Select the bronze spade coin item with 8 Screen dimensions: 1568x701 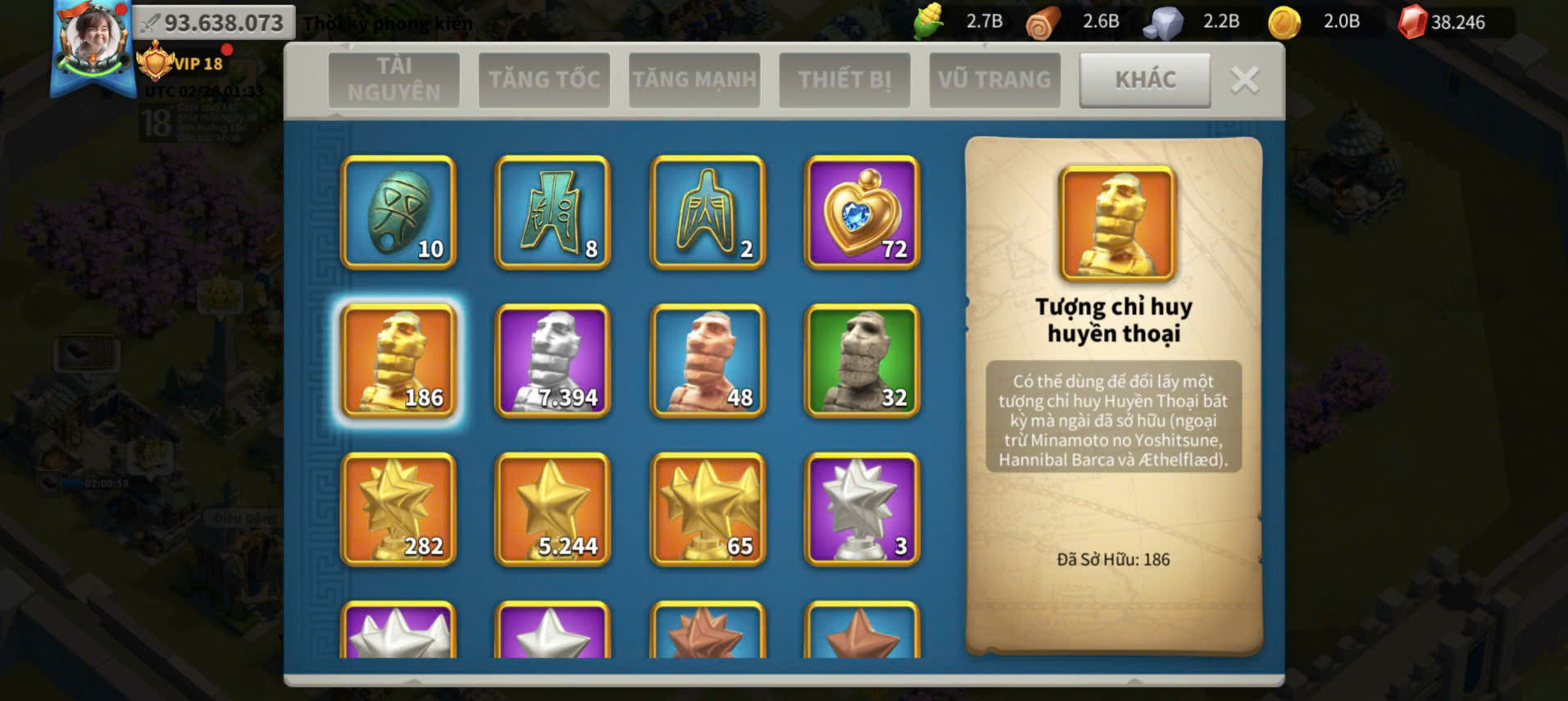[553, 212]
